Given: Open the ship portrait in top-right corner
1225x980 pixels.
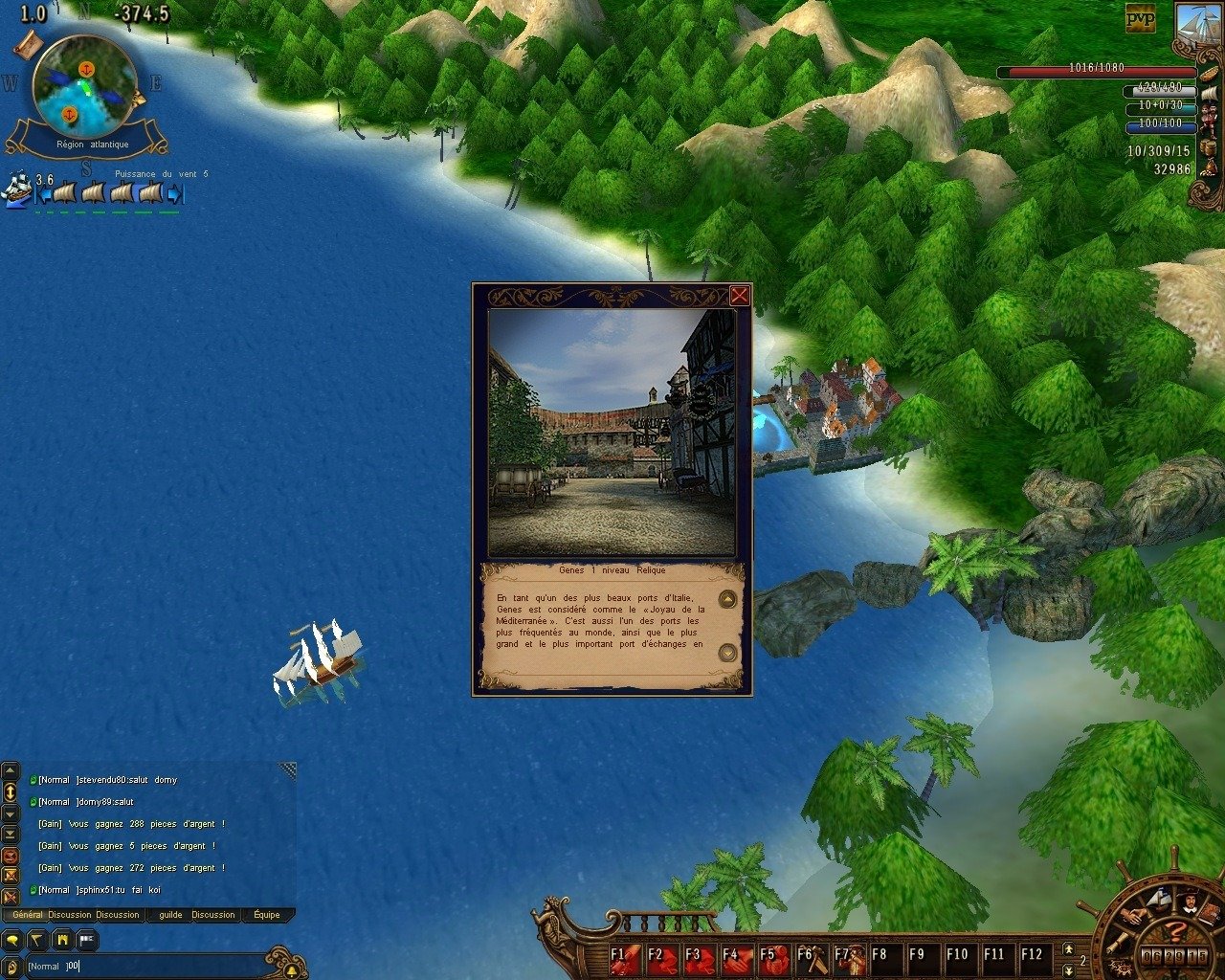Looking at the screenshot, I should coord(1198,26).
